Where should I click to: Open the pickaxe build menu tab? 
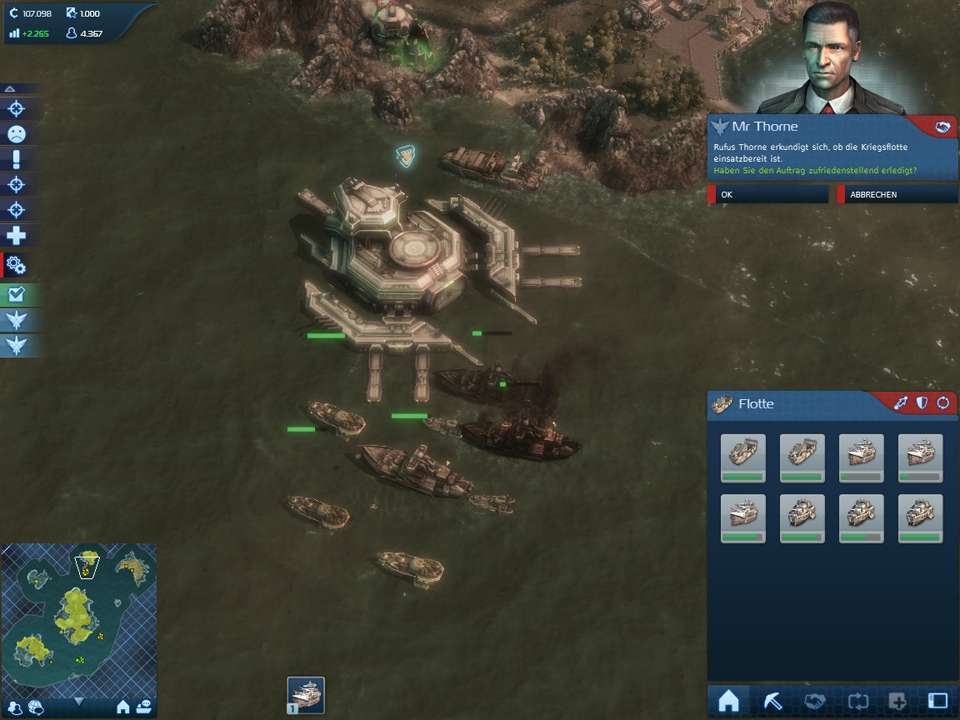click(772, 701)
